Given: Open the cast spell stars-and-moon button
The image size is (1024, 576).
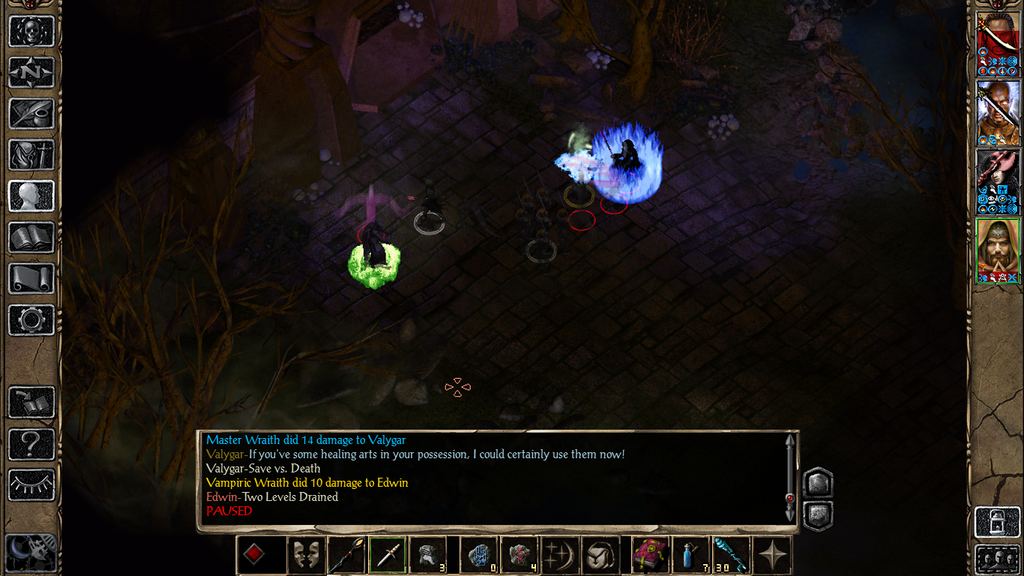Looking at the screenshot, I should 558,555.
